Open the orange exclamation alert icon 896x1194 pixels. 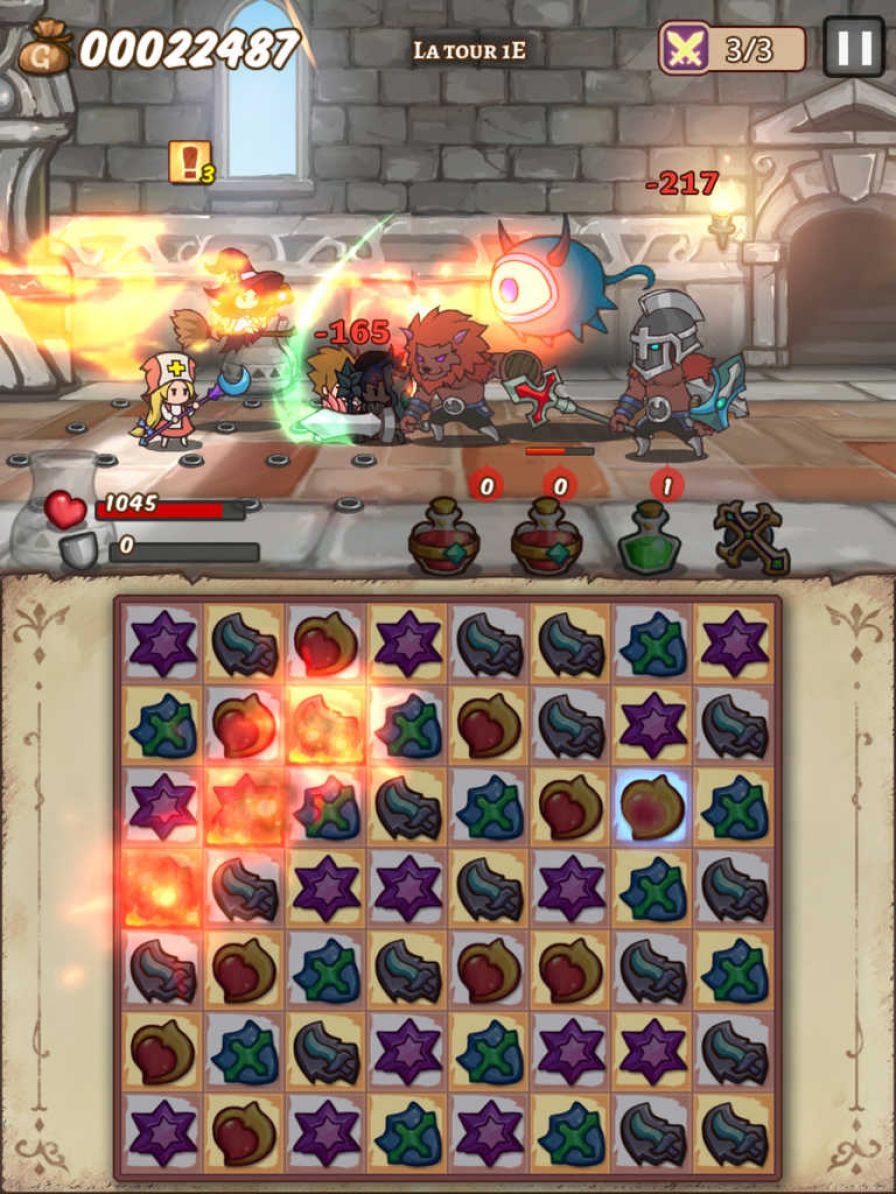tap(188, 162)
